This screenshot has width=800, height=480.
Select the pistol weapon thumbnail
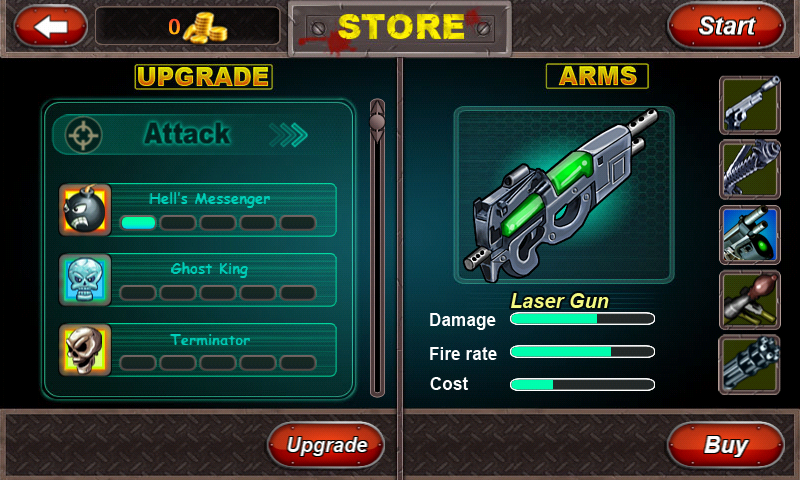point(750,105)
